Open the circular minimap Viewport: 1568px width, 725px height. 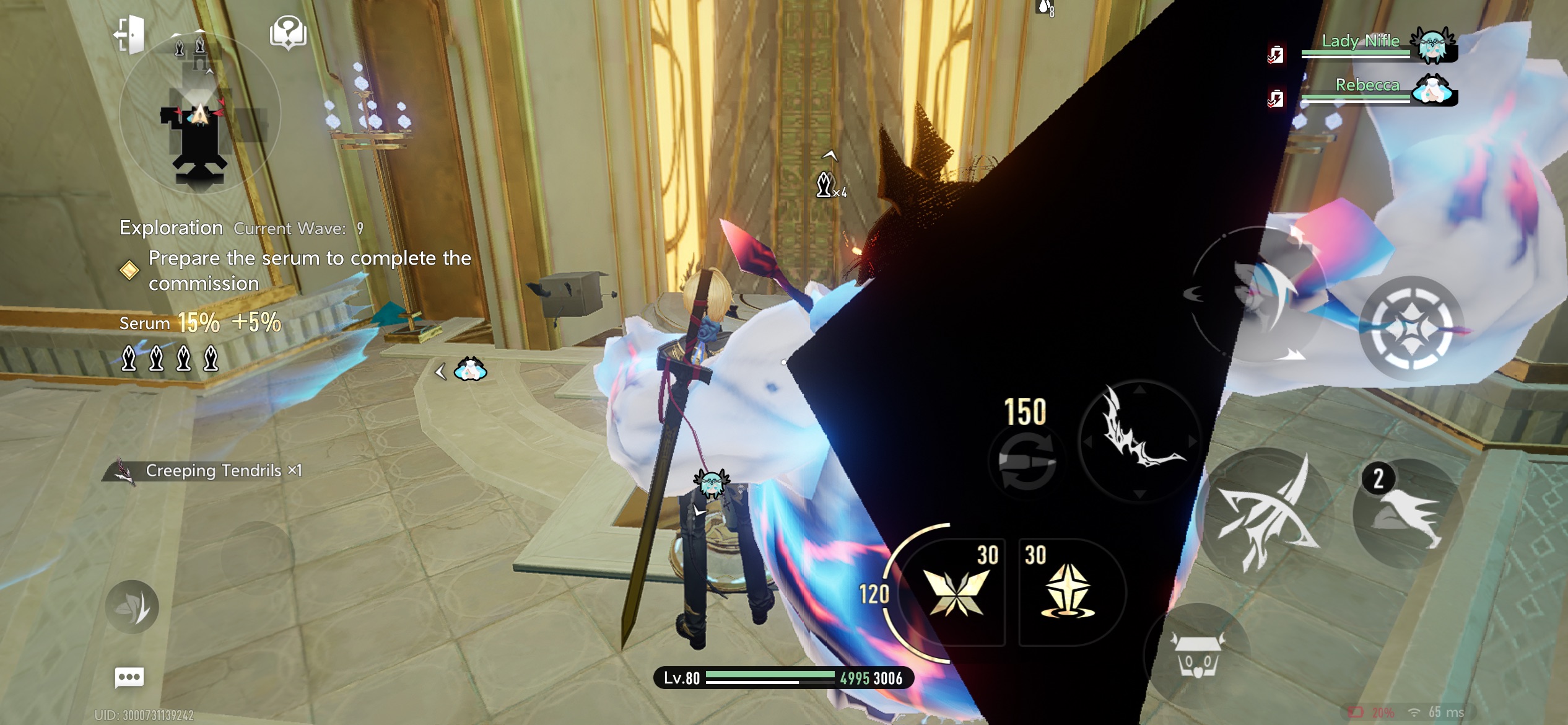pyautogui.click(x=199, y=113)
